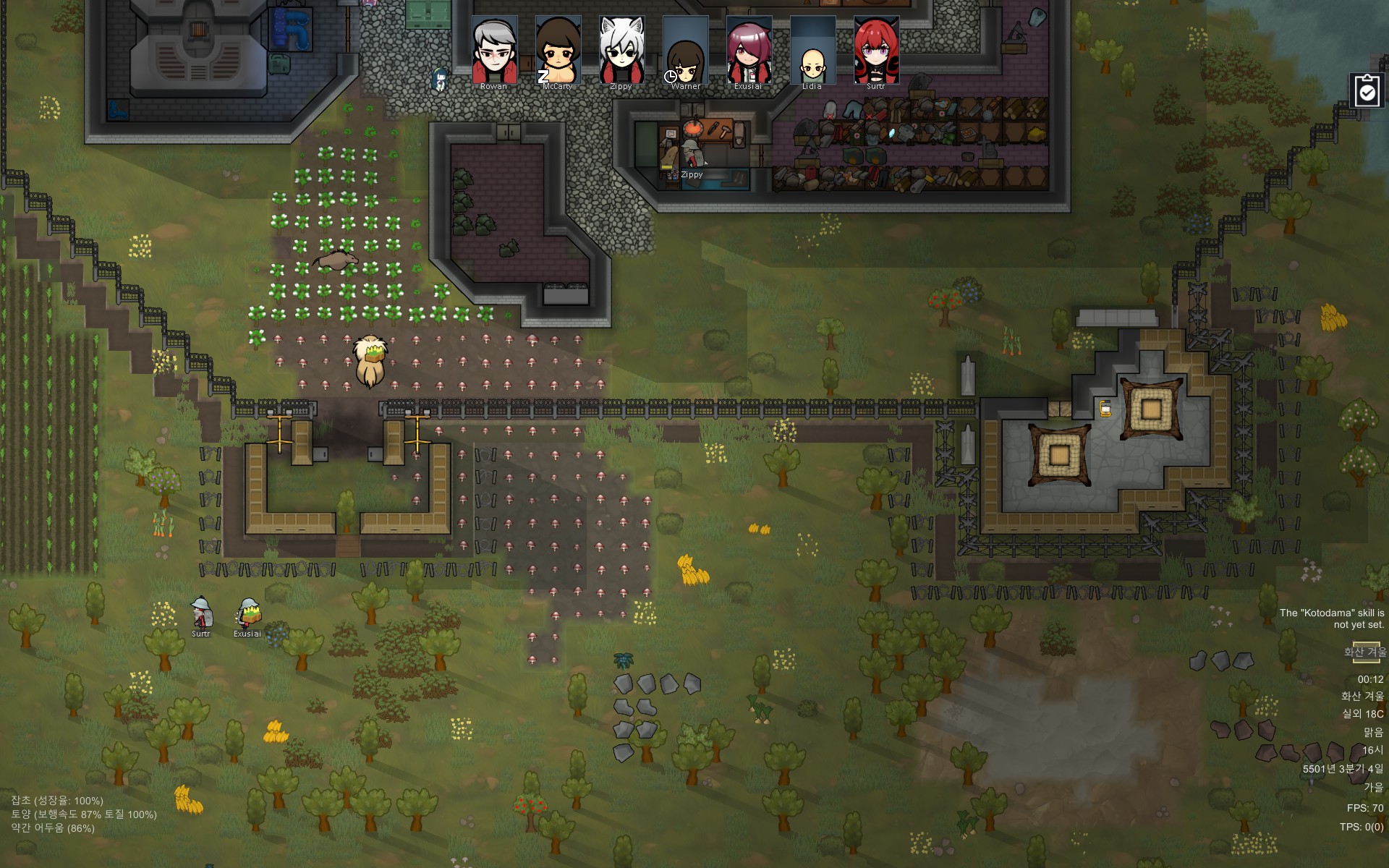Open the clipboard checklist icon

[x=1367, y=91]
